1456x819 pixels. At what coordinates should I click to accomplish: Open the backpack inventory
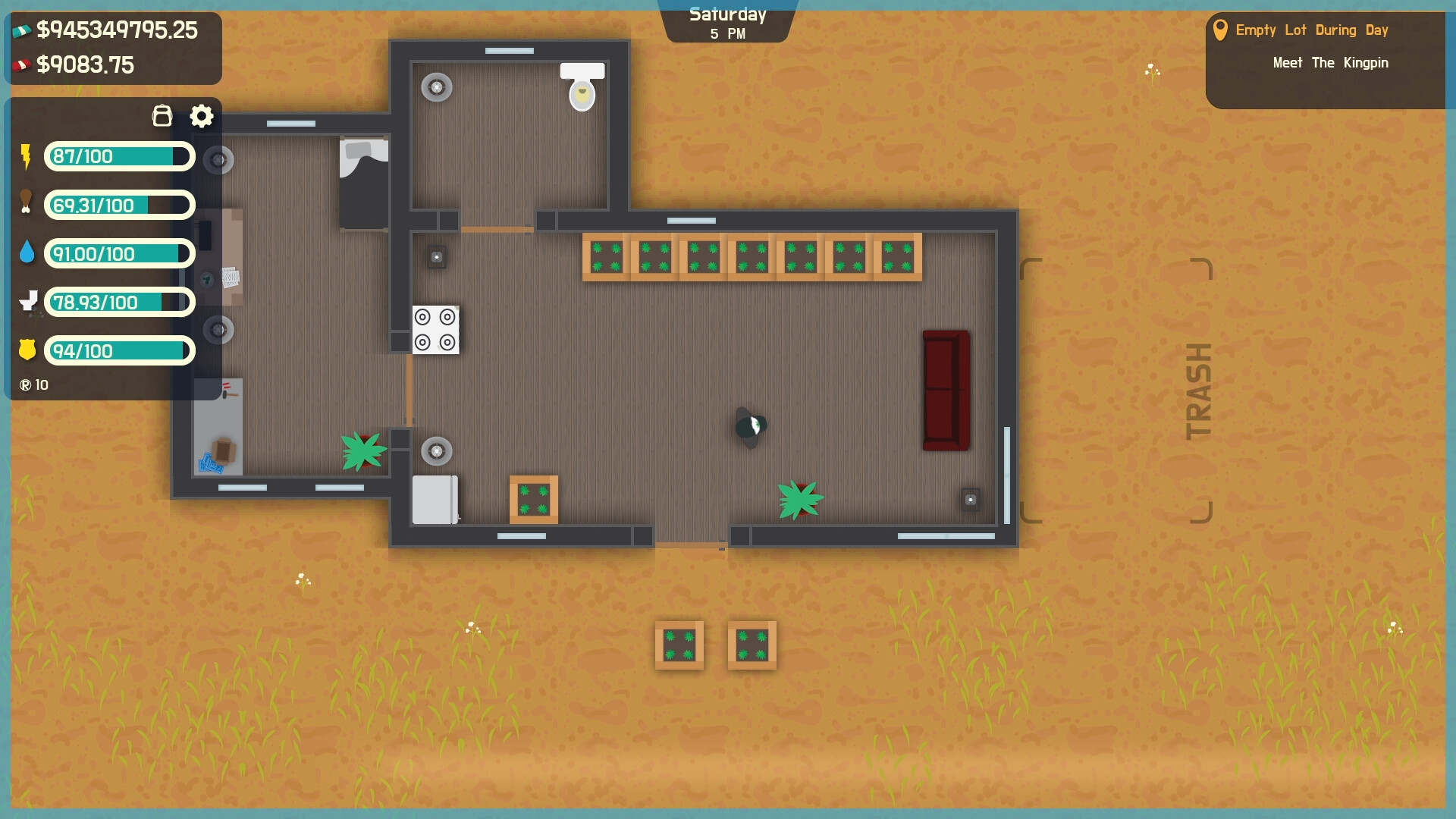(162, 115)
